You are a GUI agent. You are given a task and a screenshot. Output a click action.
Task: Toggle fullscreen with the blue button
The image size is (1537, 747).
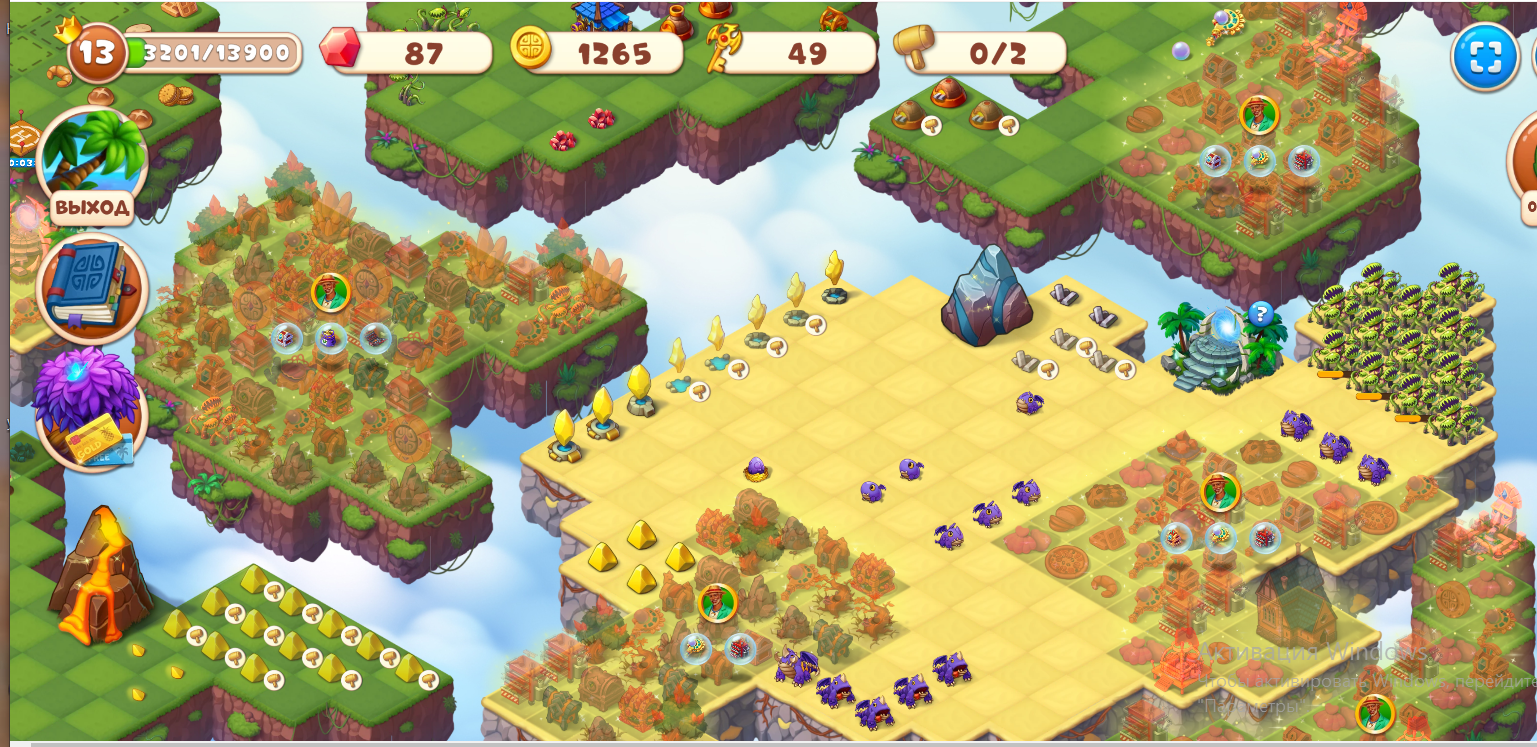click(x=1484, y=57)
